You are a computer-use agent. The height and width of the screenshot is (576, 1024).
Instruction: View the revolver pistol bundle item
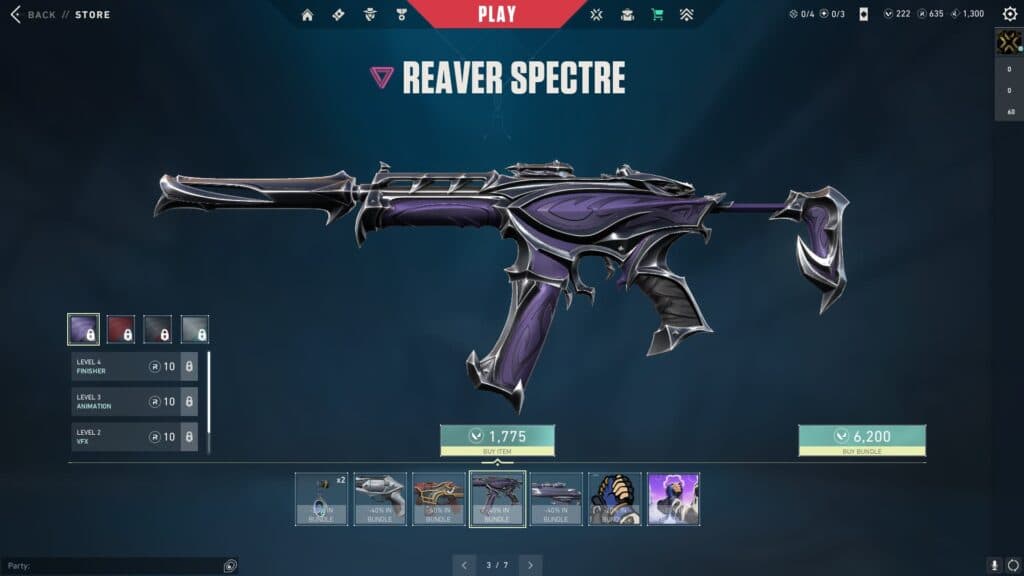coord(380,498)
